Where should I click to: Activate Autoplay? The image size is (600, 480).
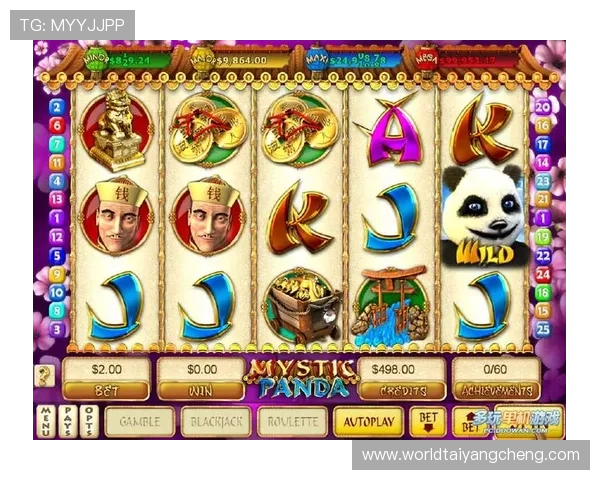pyautogui.click(x=368, y=422)
